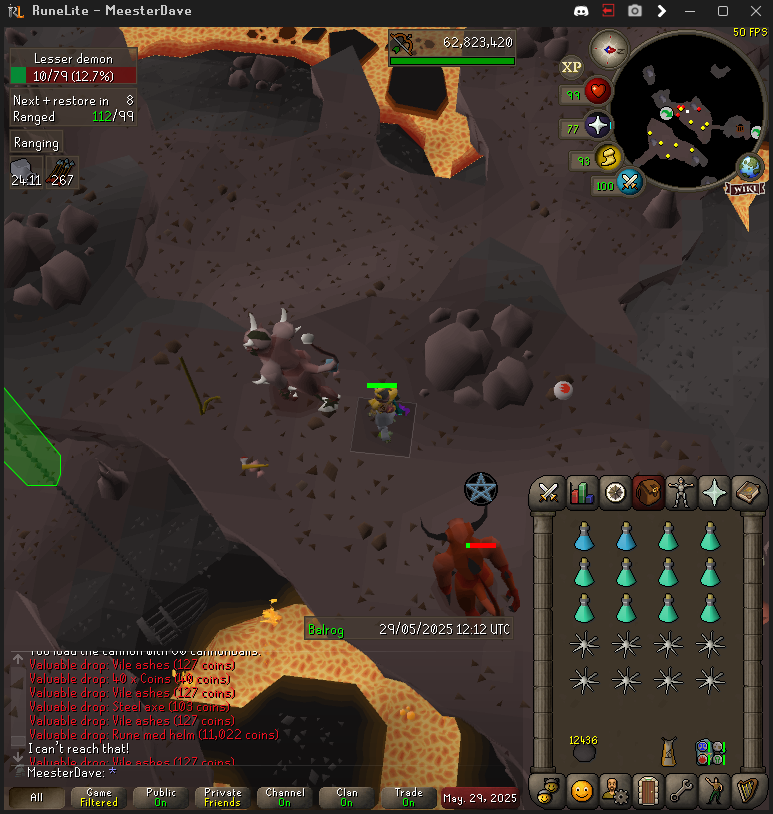Screen dimensions: 773x814
Task: Open the world map globe
Action: click(750, 167)
